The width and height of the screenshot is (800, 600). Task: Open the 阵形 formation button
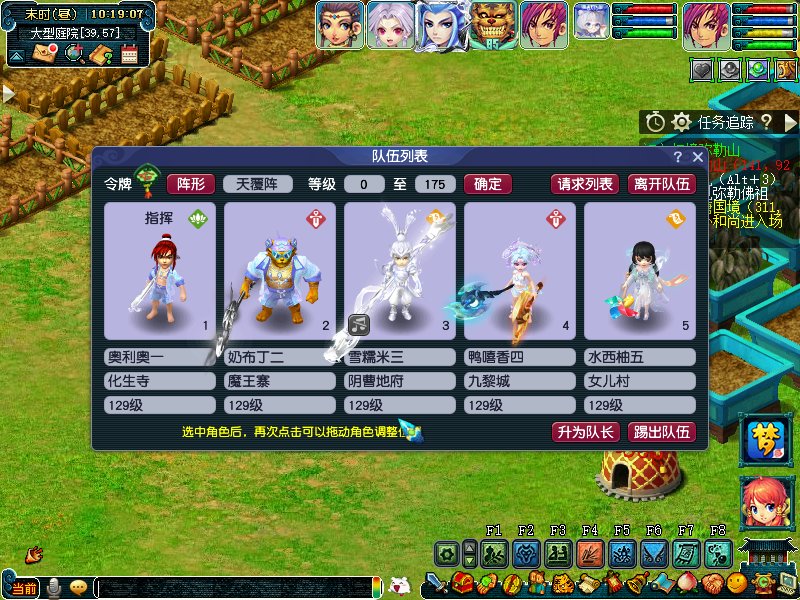[x=190, y=184]
